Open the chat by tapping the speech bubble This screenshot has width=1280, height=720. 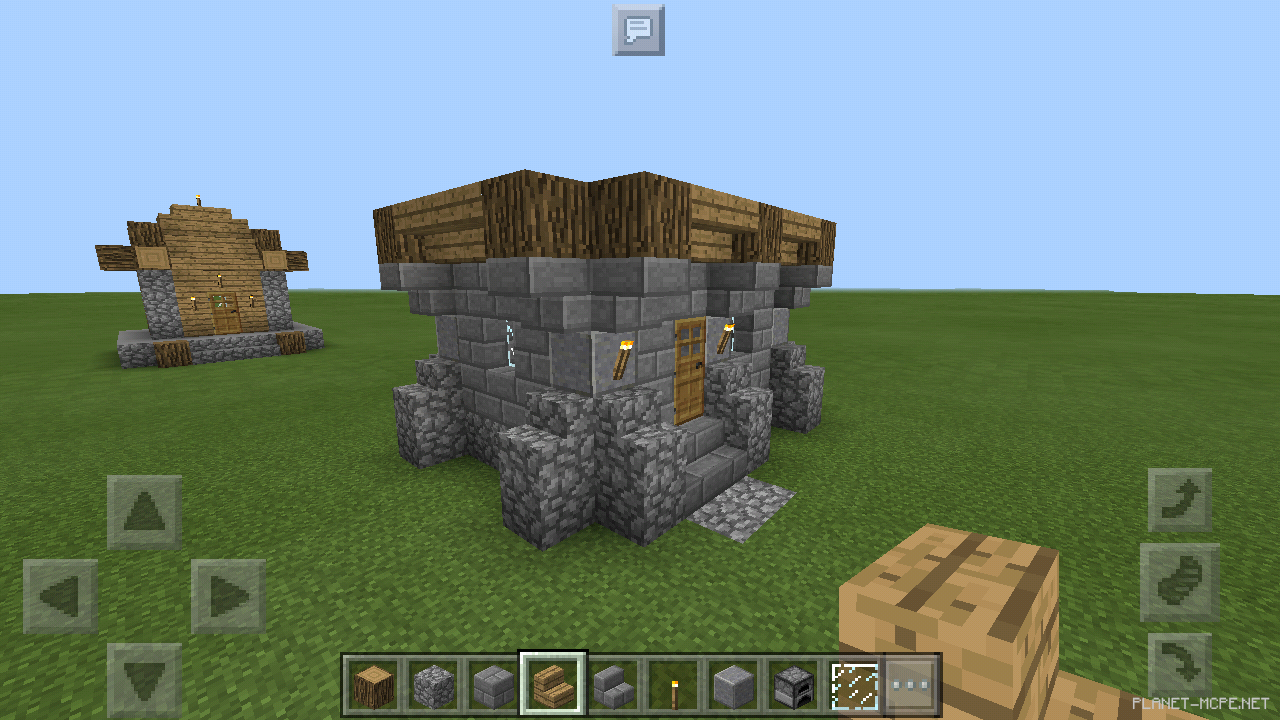click(x=637, y=30)
